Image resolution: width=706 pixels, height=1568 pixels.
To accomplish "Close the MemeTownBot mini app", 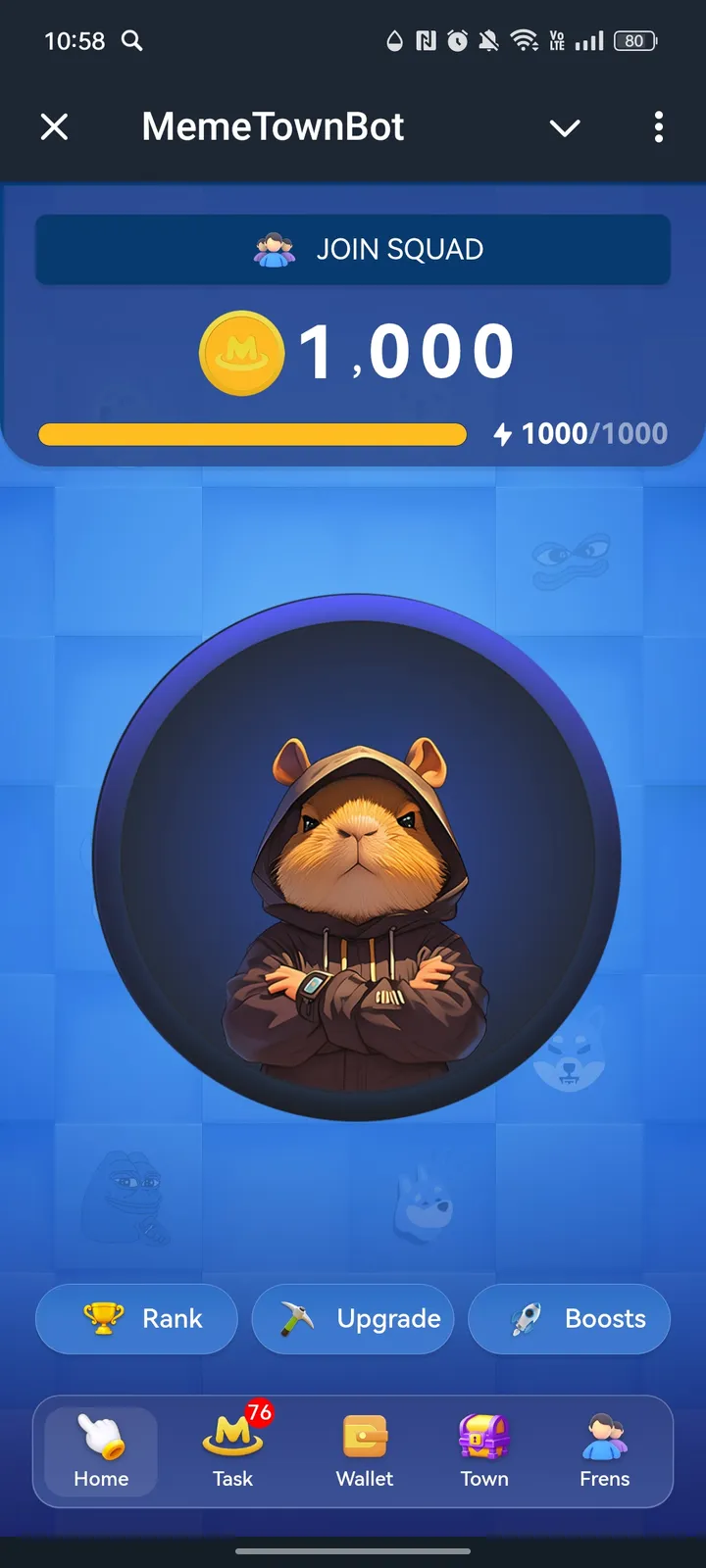I will [x=55, y=126].
